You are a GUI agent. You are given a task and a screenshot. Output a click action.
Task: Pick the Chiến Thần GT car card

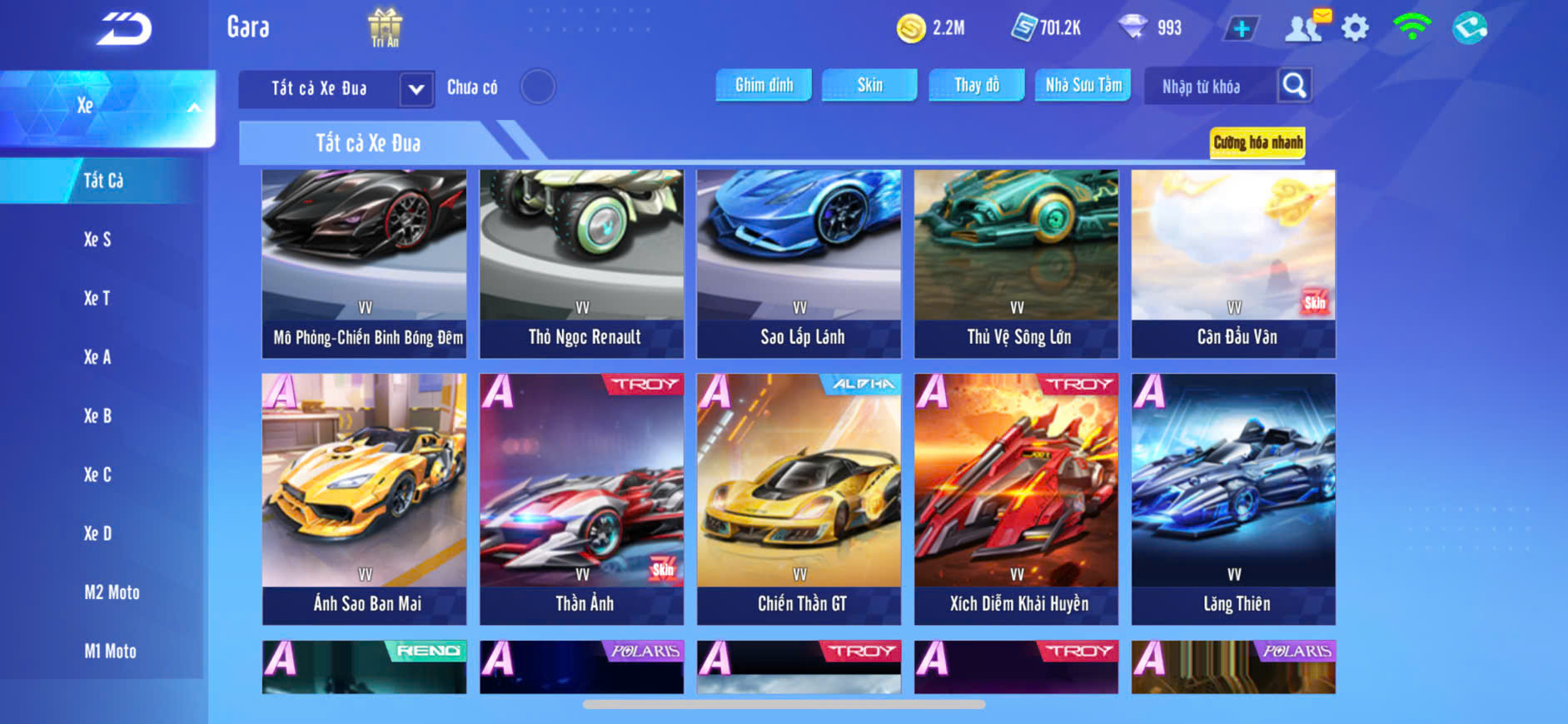click(799, 498)
